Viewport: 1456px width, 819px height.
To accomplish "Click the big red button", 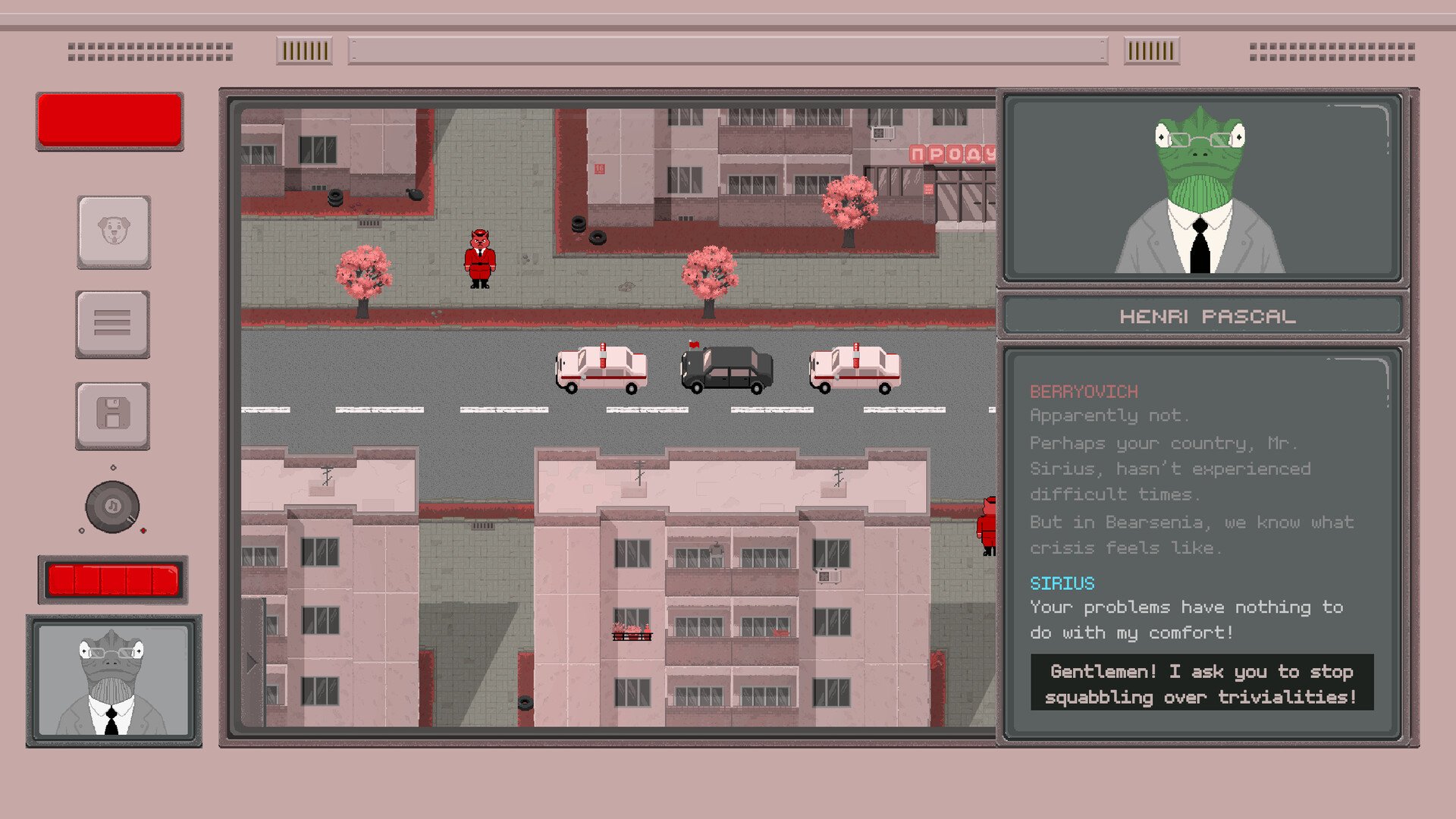I will [x=110, y=121].
